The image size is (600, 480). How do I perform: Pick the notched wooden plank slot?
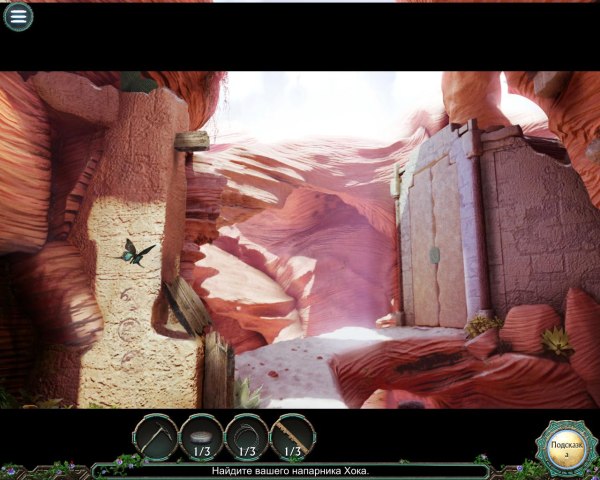click(292, 437)
